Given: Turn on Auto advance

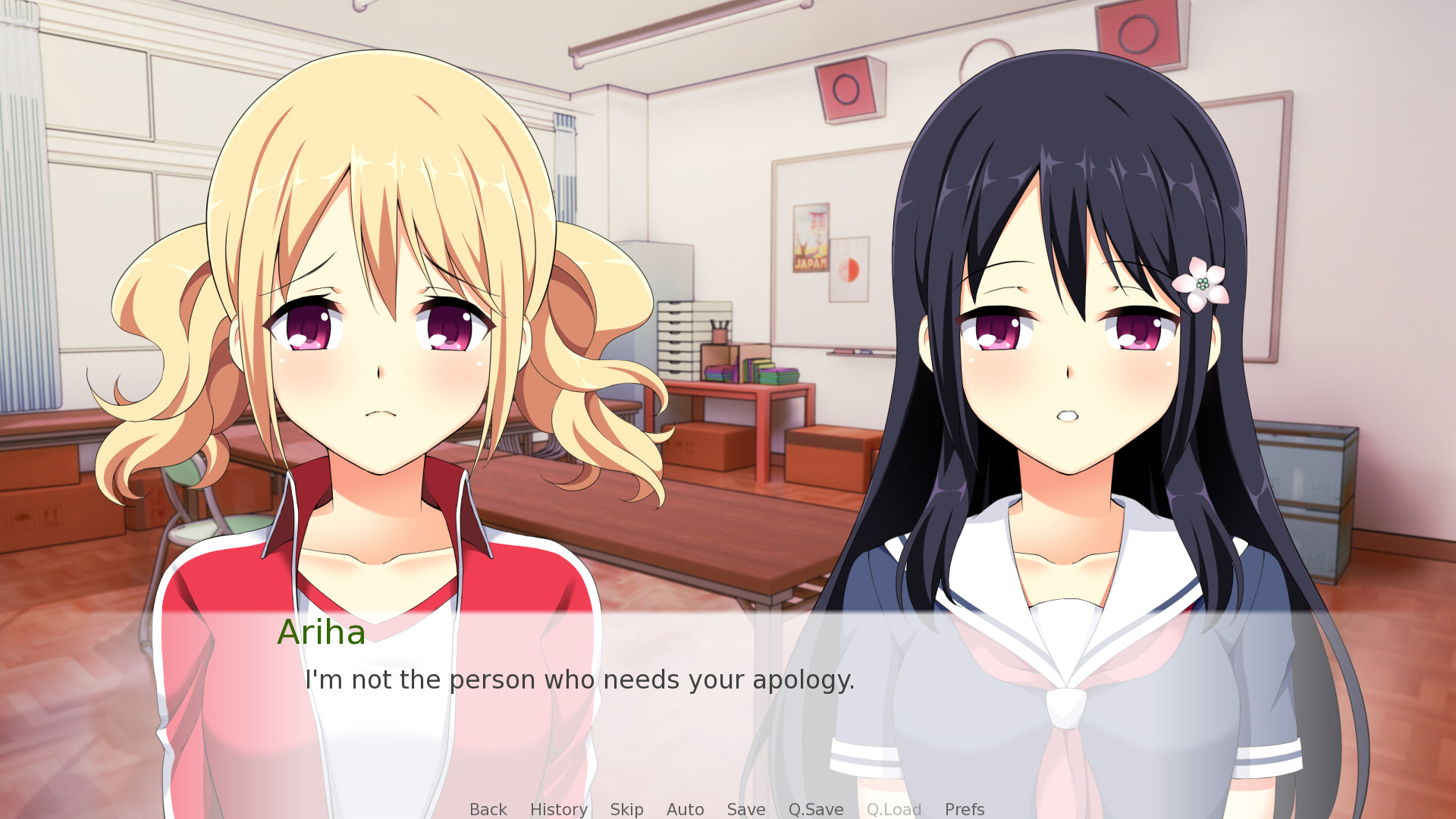Looking at the screenshot, I should coord(685,809).
